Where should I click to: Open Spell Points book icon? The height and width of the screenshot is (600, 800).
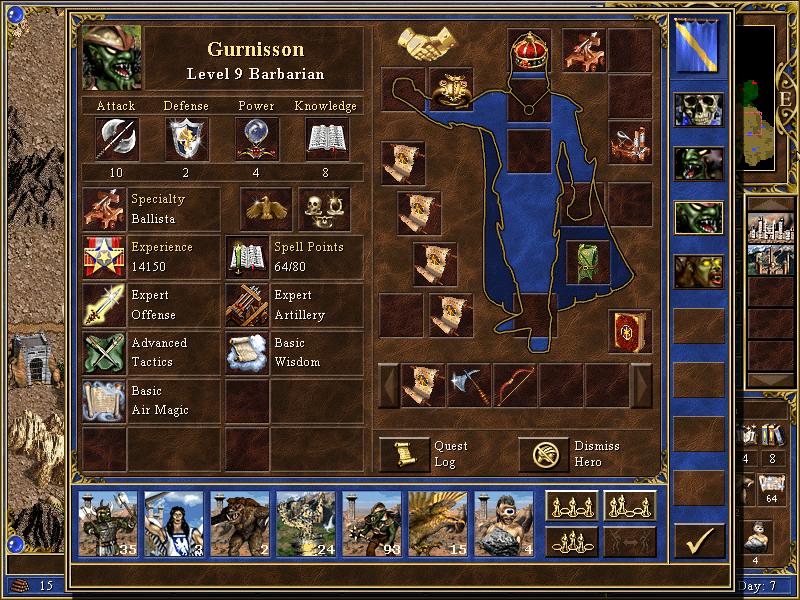click(247, 257)
